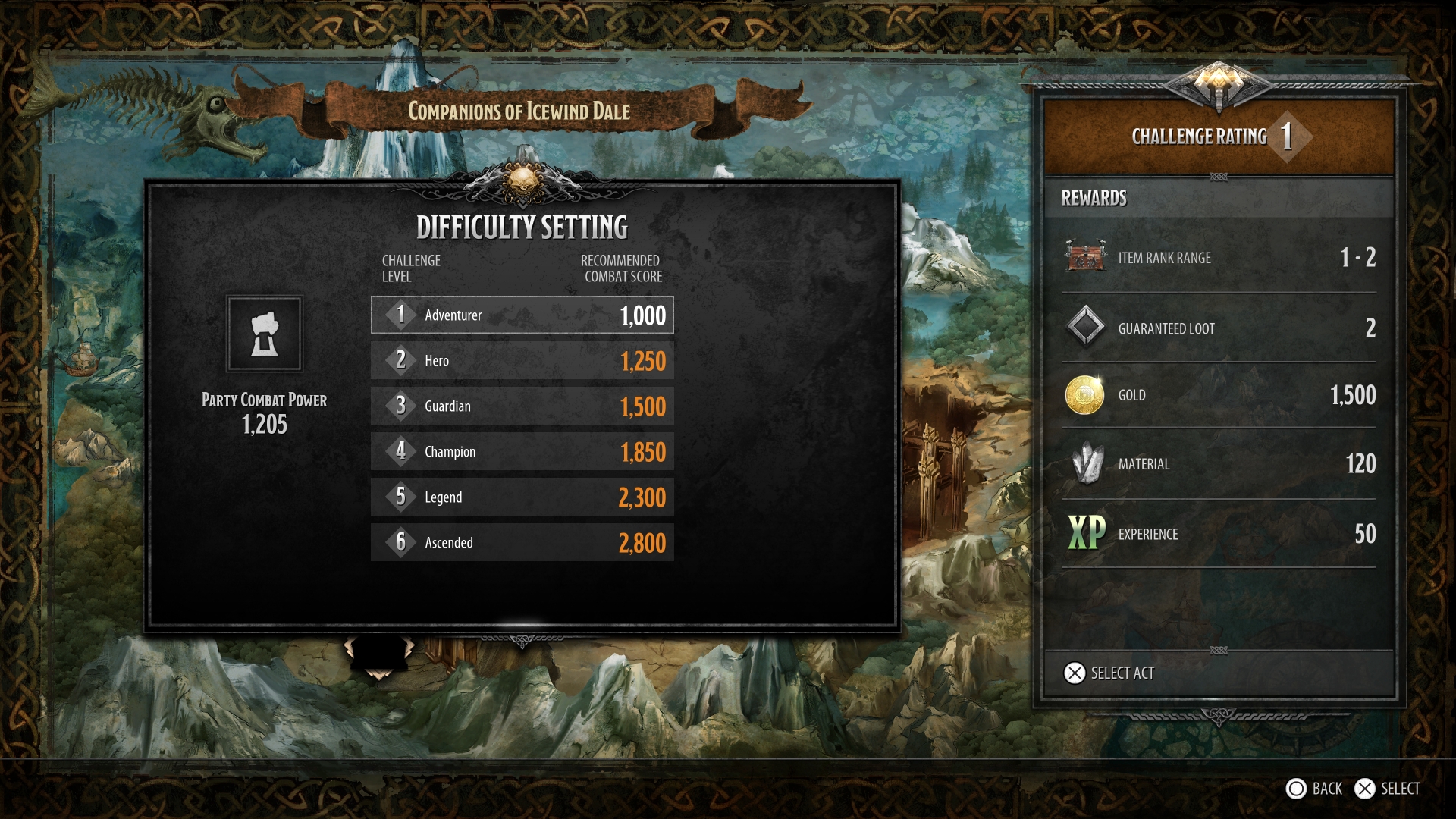Select the Ascended difficulty option
This screenshot has width=1456, height=819.
click(x=522, y=542)
